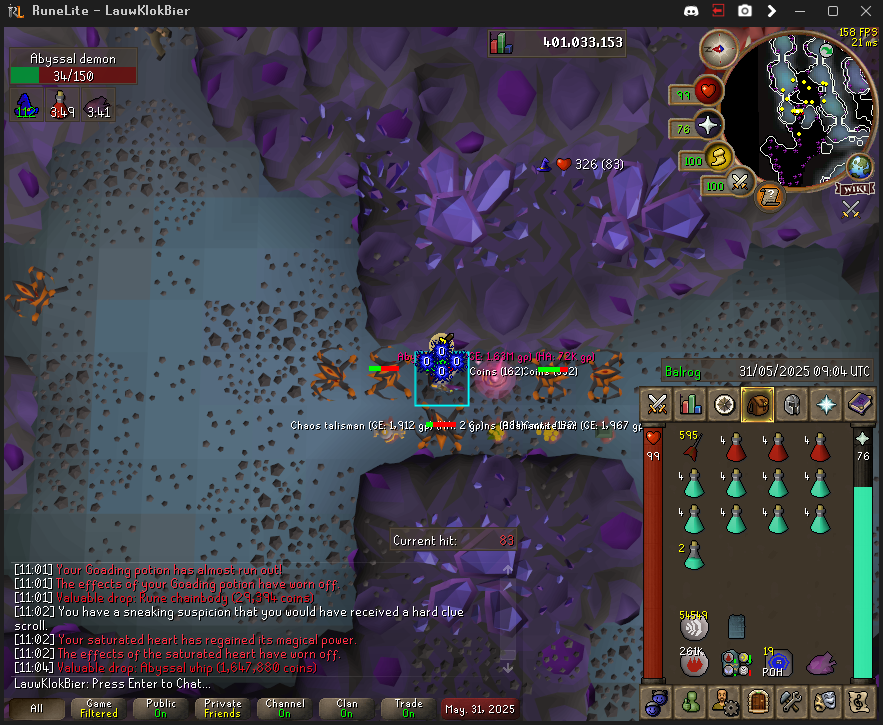Activate the special attack orb
Viewport: 883px width, 725px height.
coord(740,183)
